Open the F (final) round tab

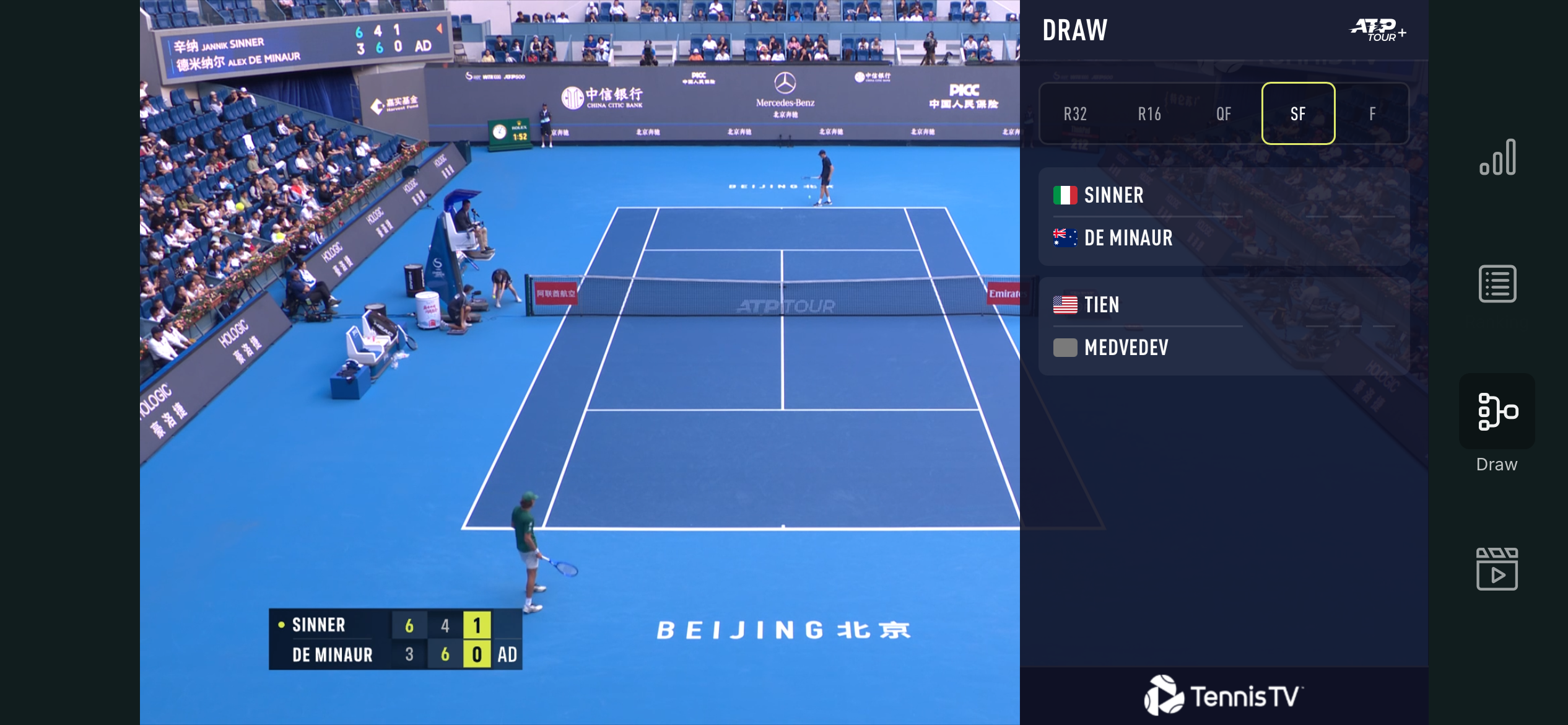point(1372,114)
